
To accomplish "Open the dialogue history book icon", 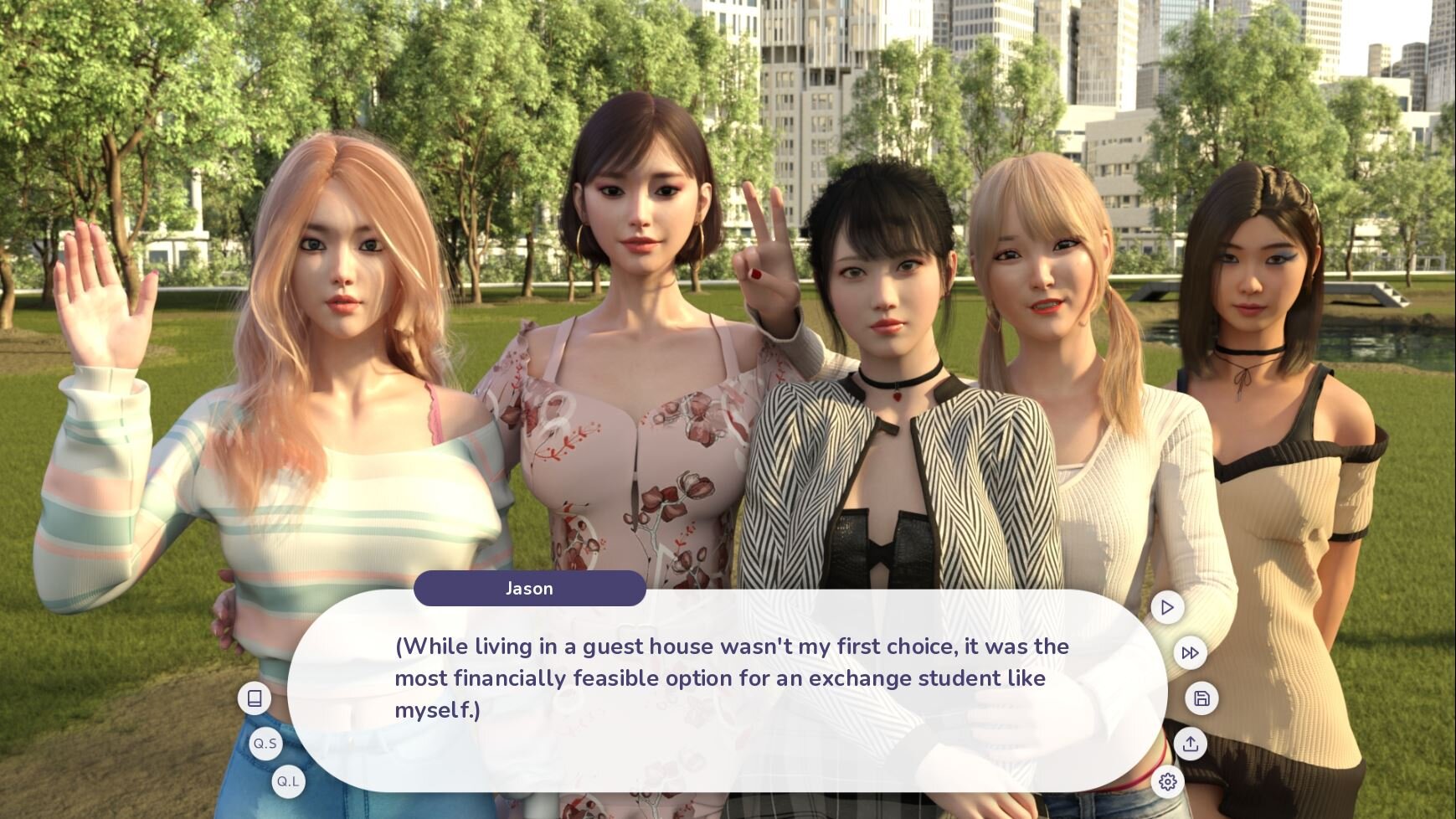I will 255,698.
